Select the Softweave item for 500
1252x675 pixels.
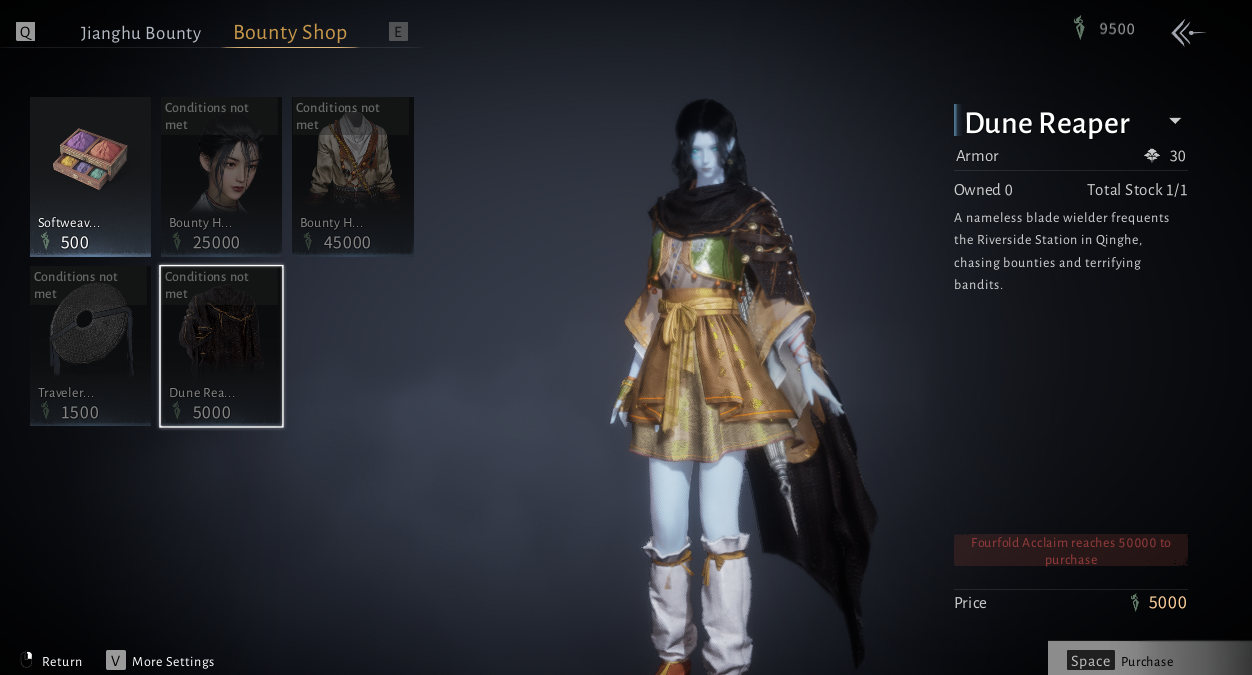(x=90, y=176)
